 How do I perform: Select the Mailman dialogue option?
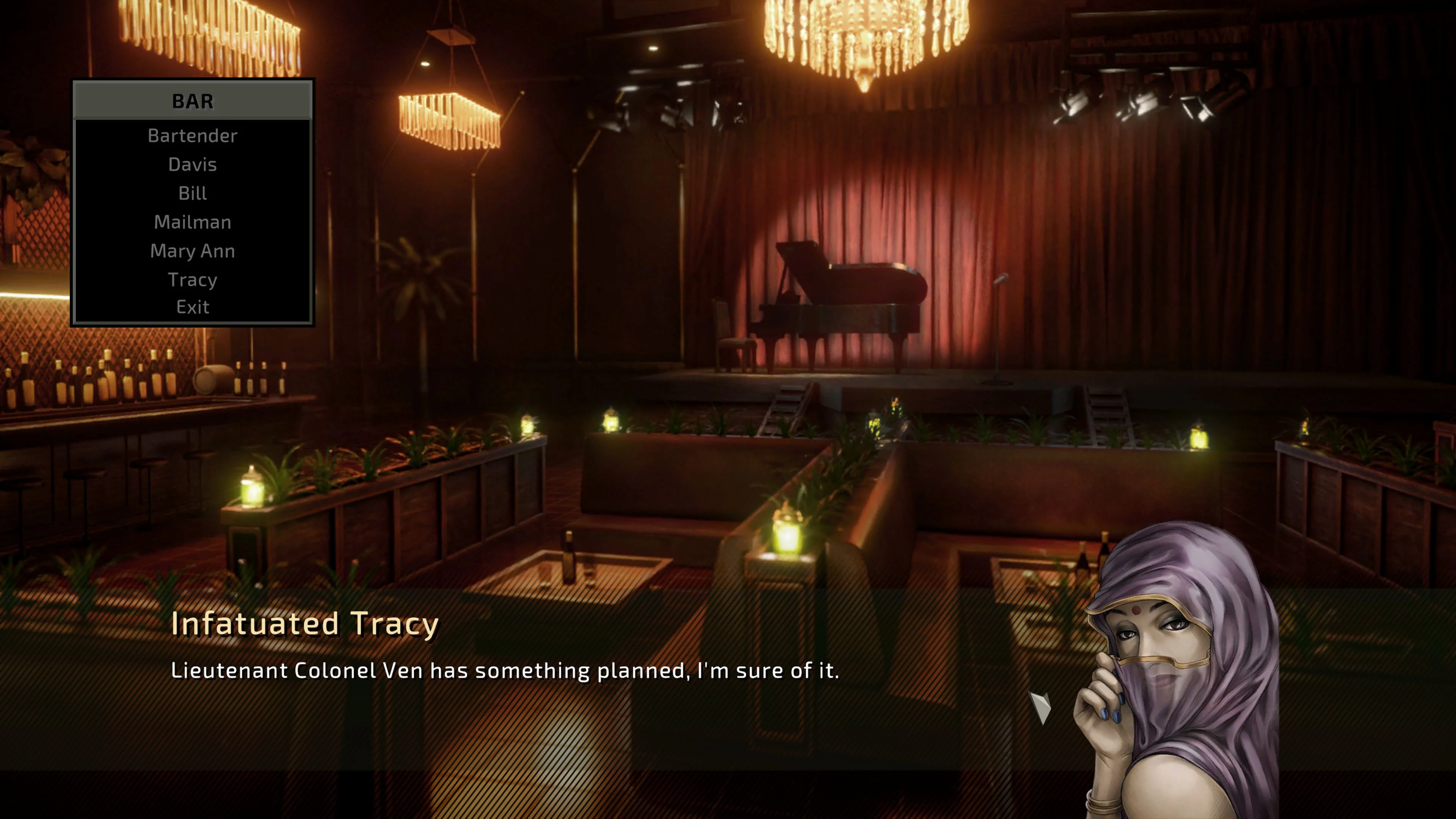[192, 222]
